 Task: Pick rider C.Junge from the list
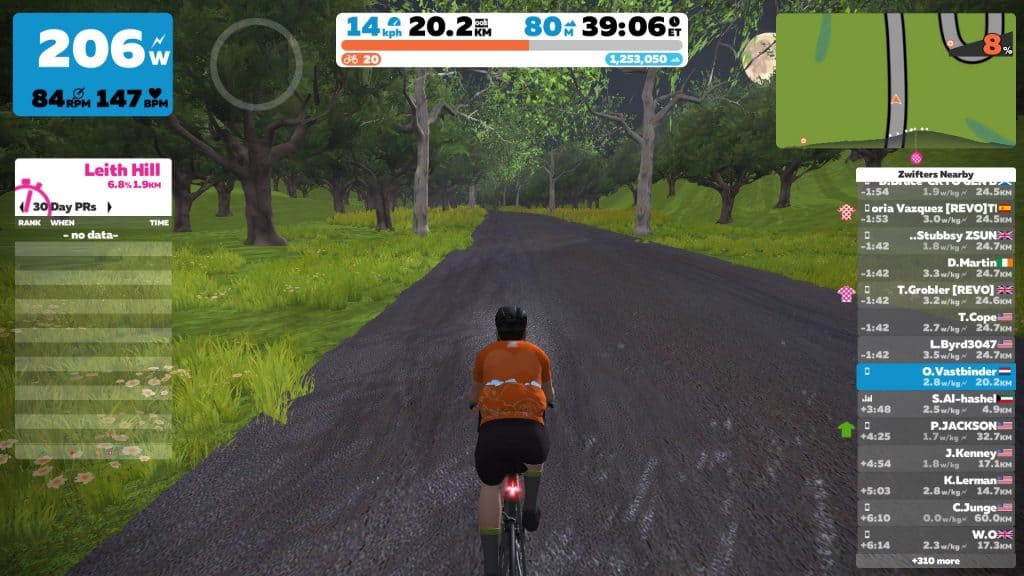tap(935, 512)
